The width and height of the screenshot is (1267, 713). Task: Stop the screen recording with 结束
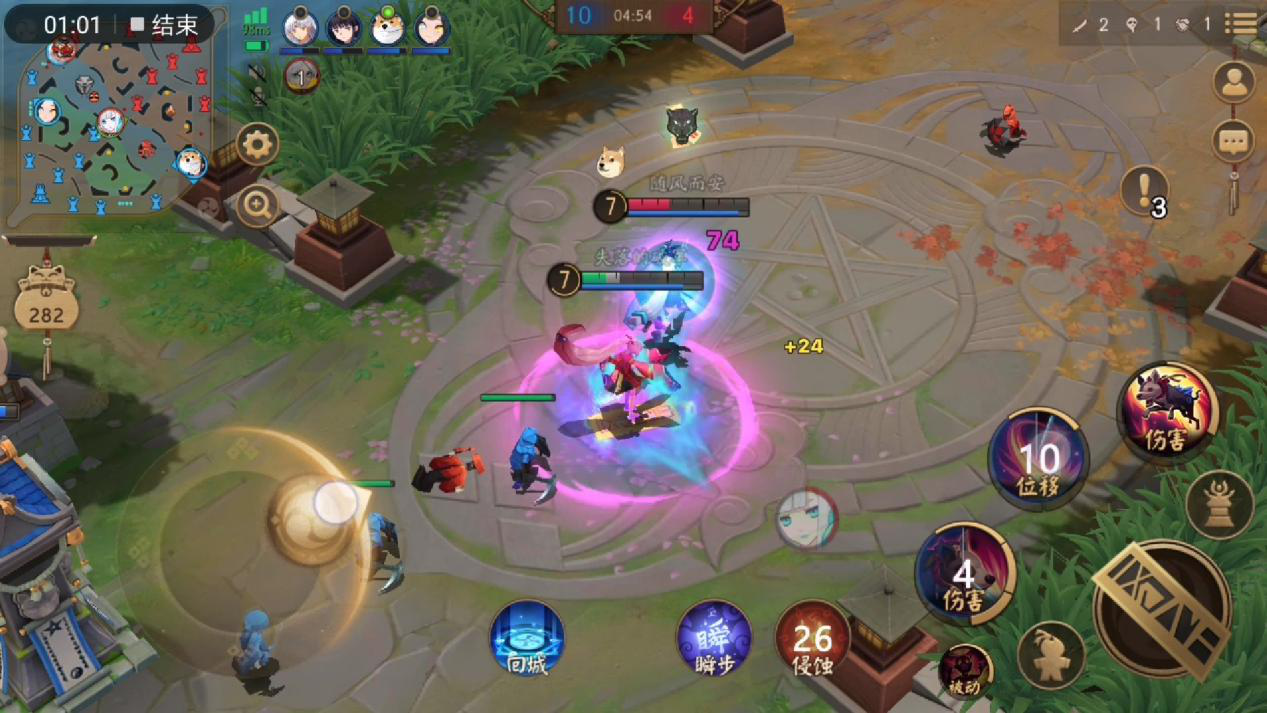click(x=164, y=25)
